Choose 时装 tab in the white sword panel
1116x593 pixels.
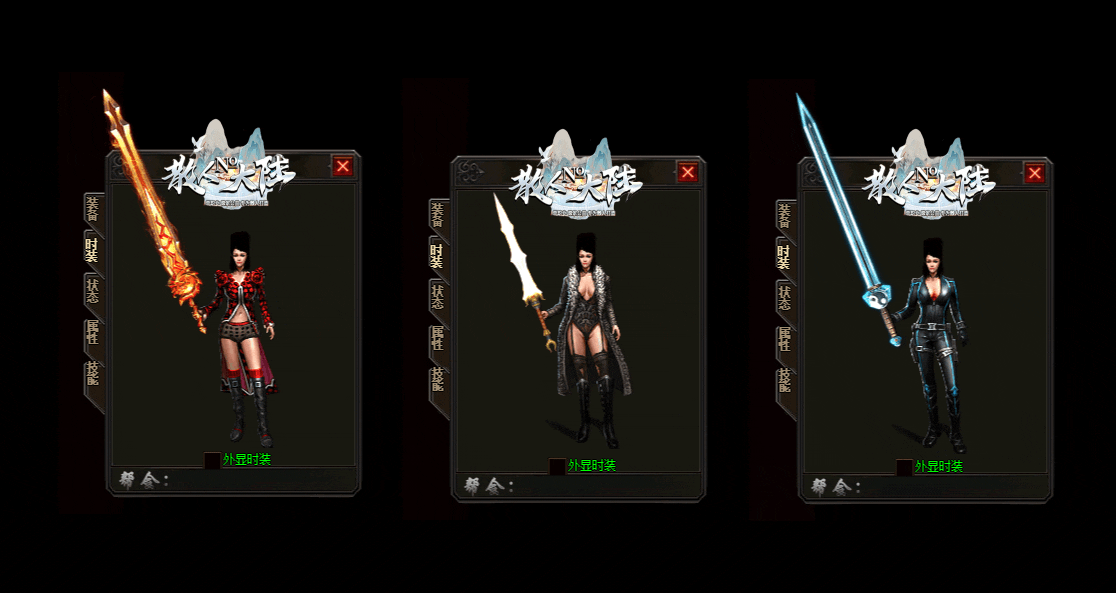pyautogui.click(x=438, y=256)
